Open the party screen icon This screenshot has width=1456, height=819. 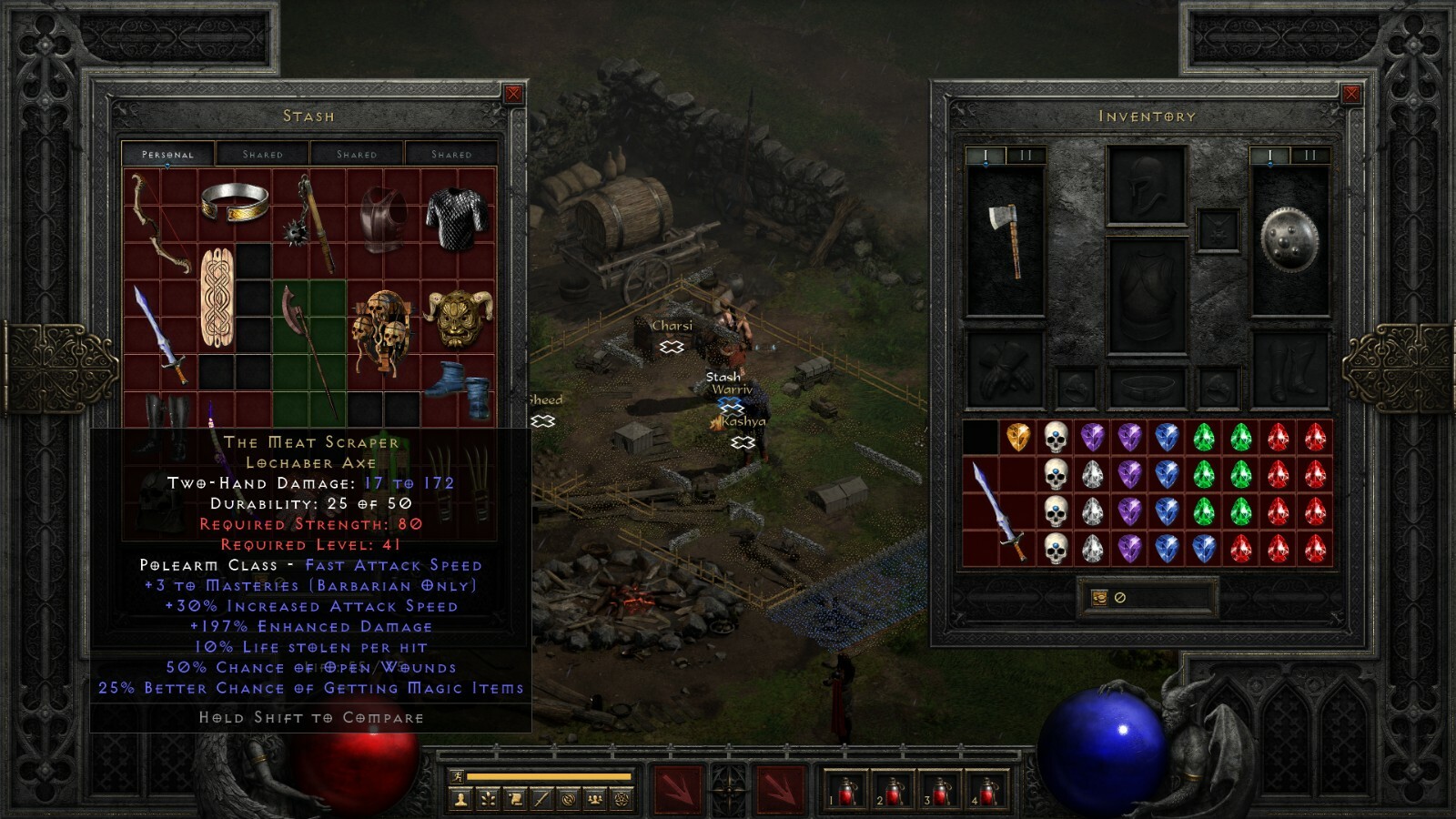594,799
